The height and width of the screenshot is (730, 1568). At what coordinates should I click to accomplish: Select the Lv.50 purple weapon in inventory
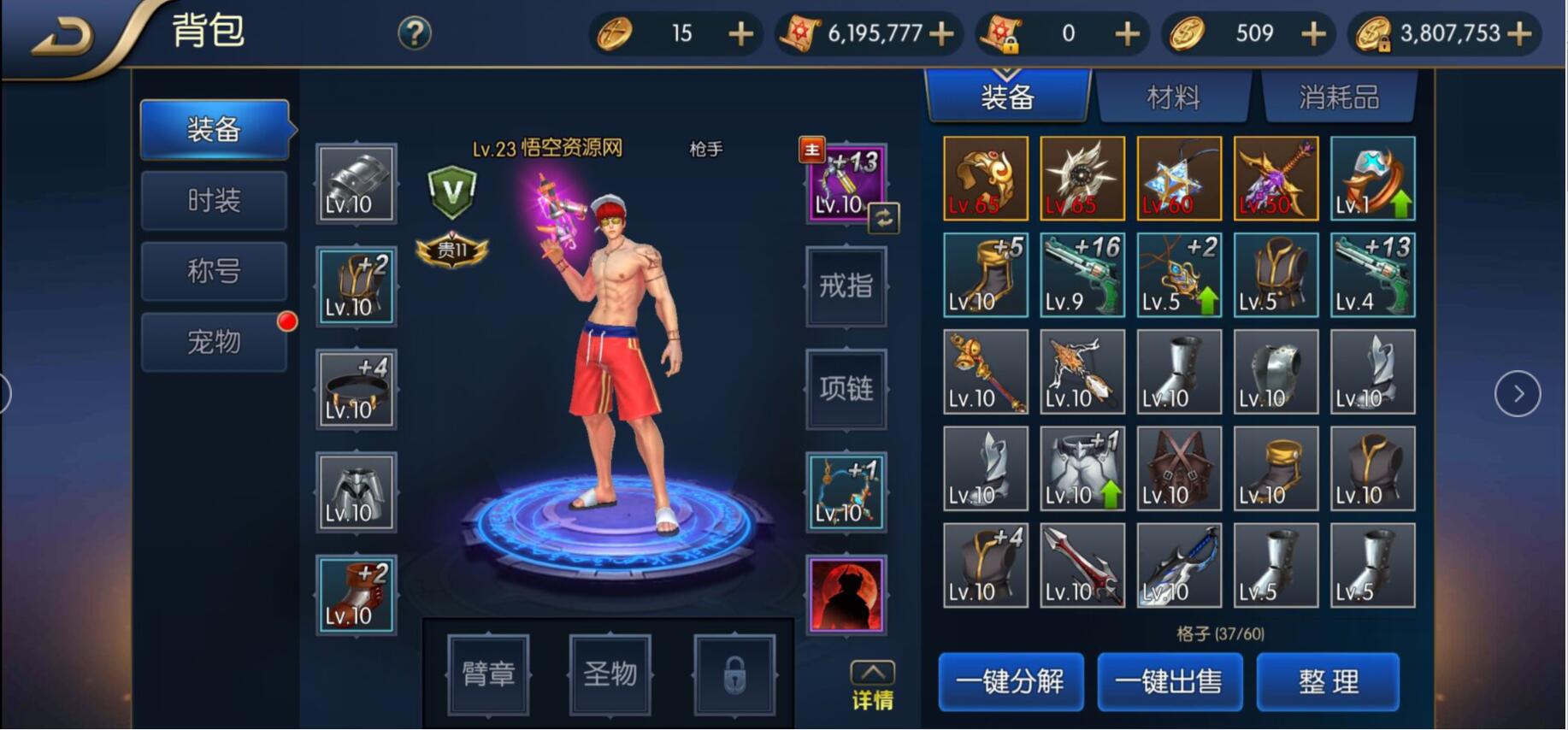click(x=1276, y=178)
